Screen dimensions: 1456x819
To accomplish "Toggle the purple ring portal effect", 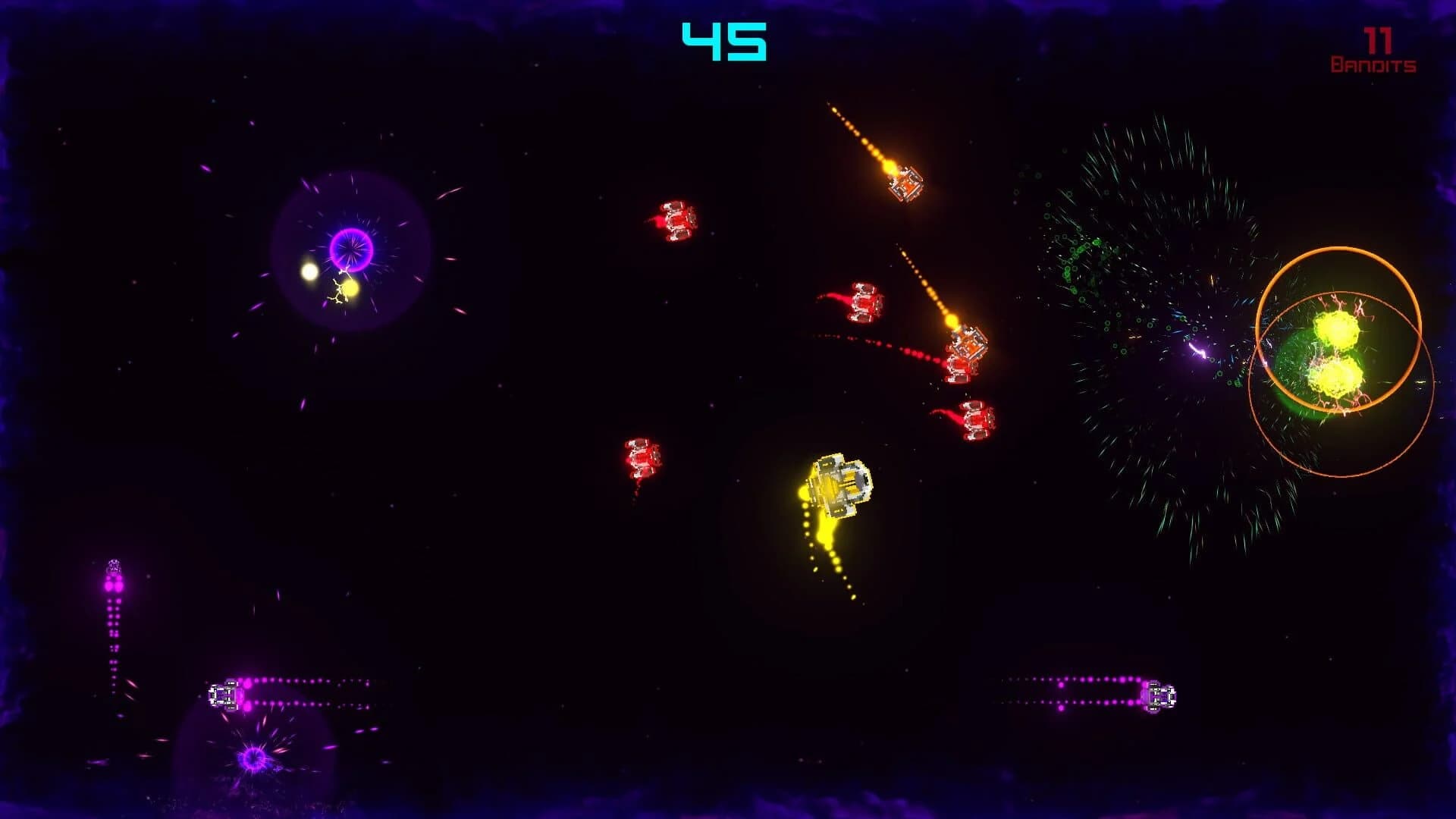I will pos(350,250).
